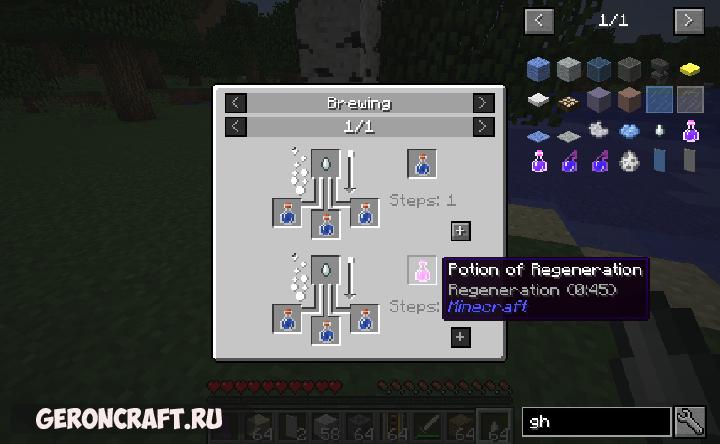The width and height of the screenshot is (720, 444).
Task: Go to next recipe category right of Brewing
Action: click(x=483, y=103)
